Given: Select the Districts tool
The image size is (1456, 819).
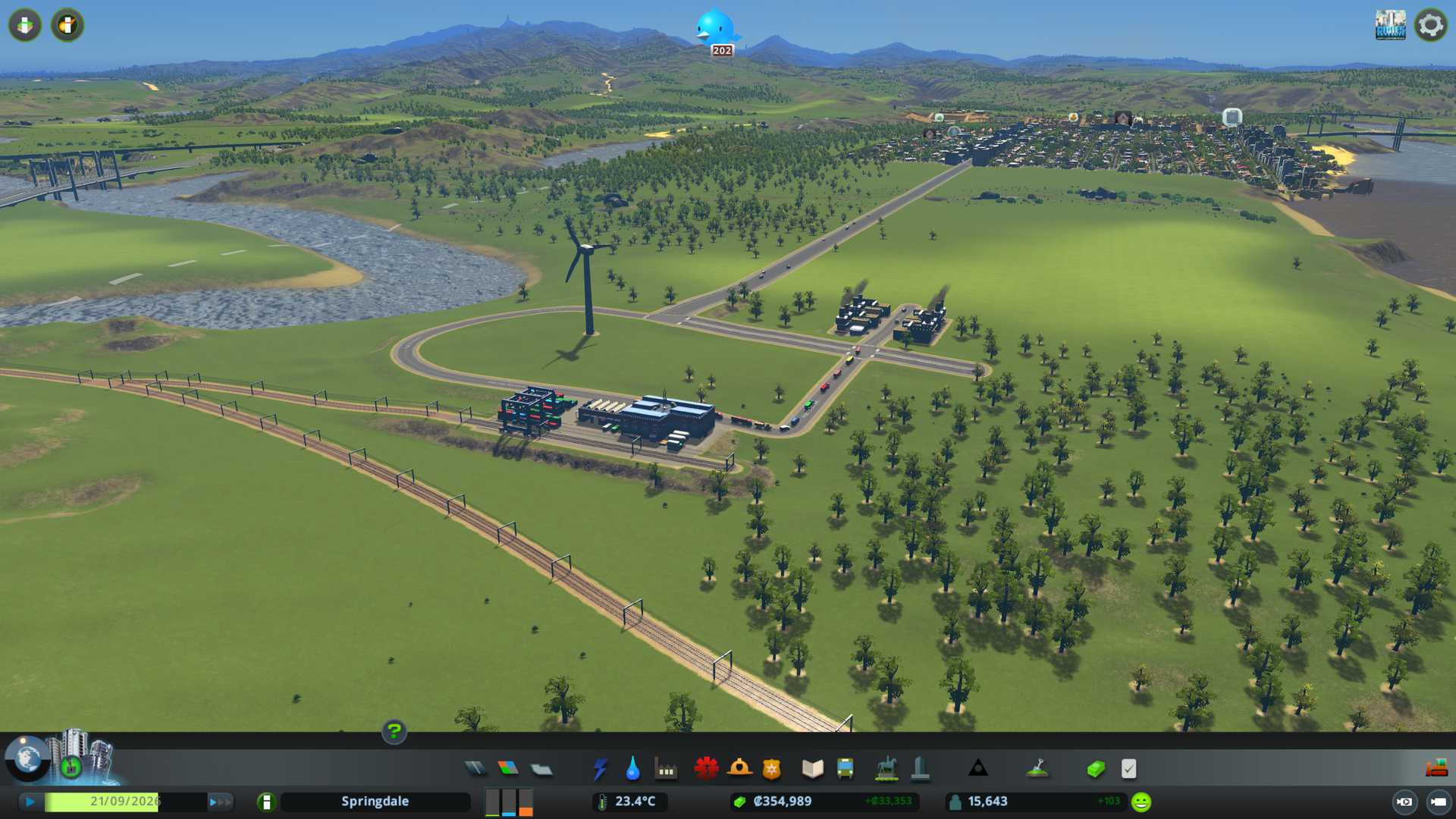Looking at the screenshot, I should point(541,769).
